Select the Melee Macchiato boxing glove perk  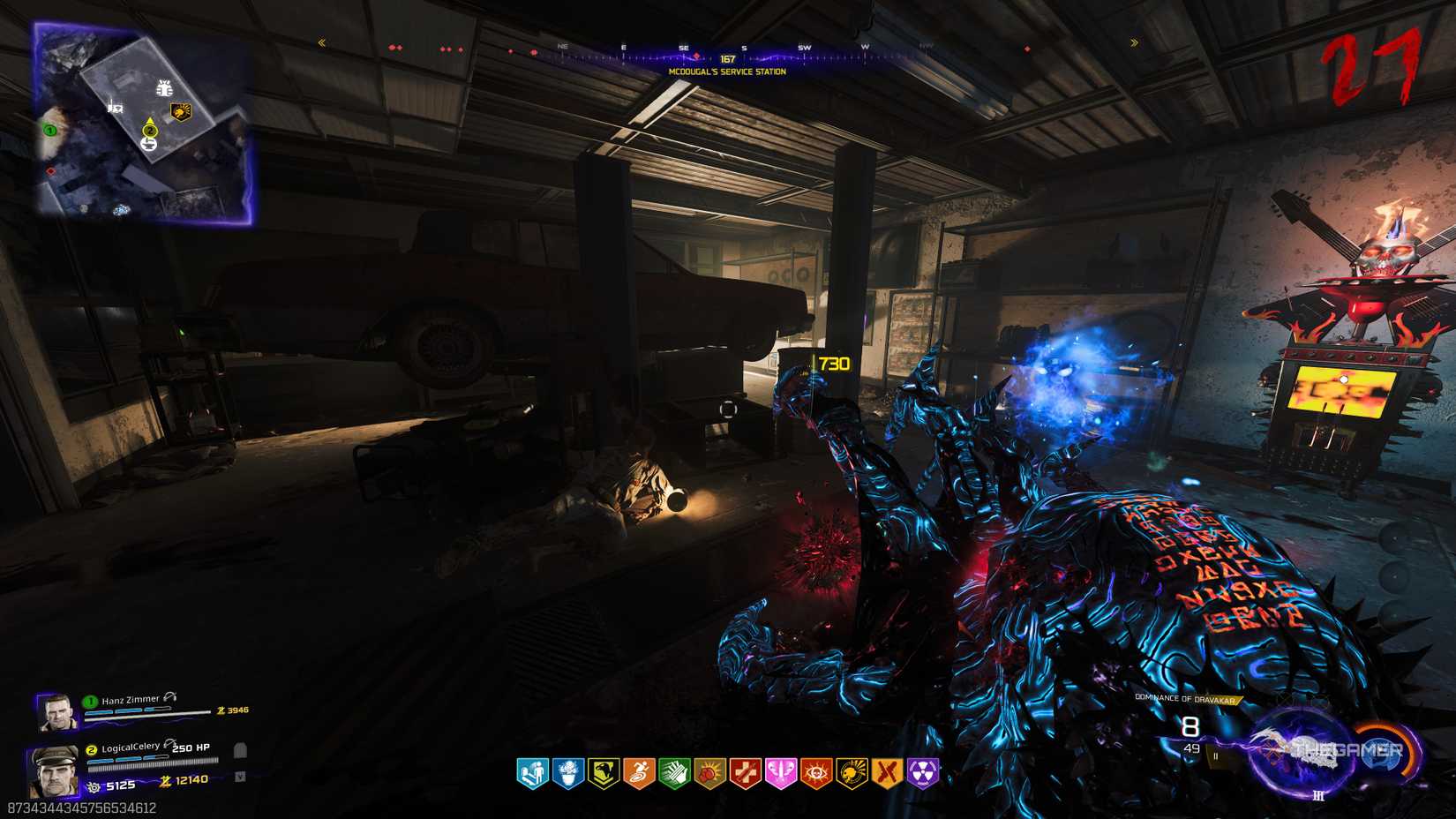pyautogui.click(x=709, y=774)
